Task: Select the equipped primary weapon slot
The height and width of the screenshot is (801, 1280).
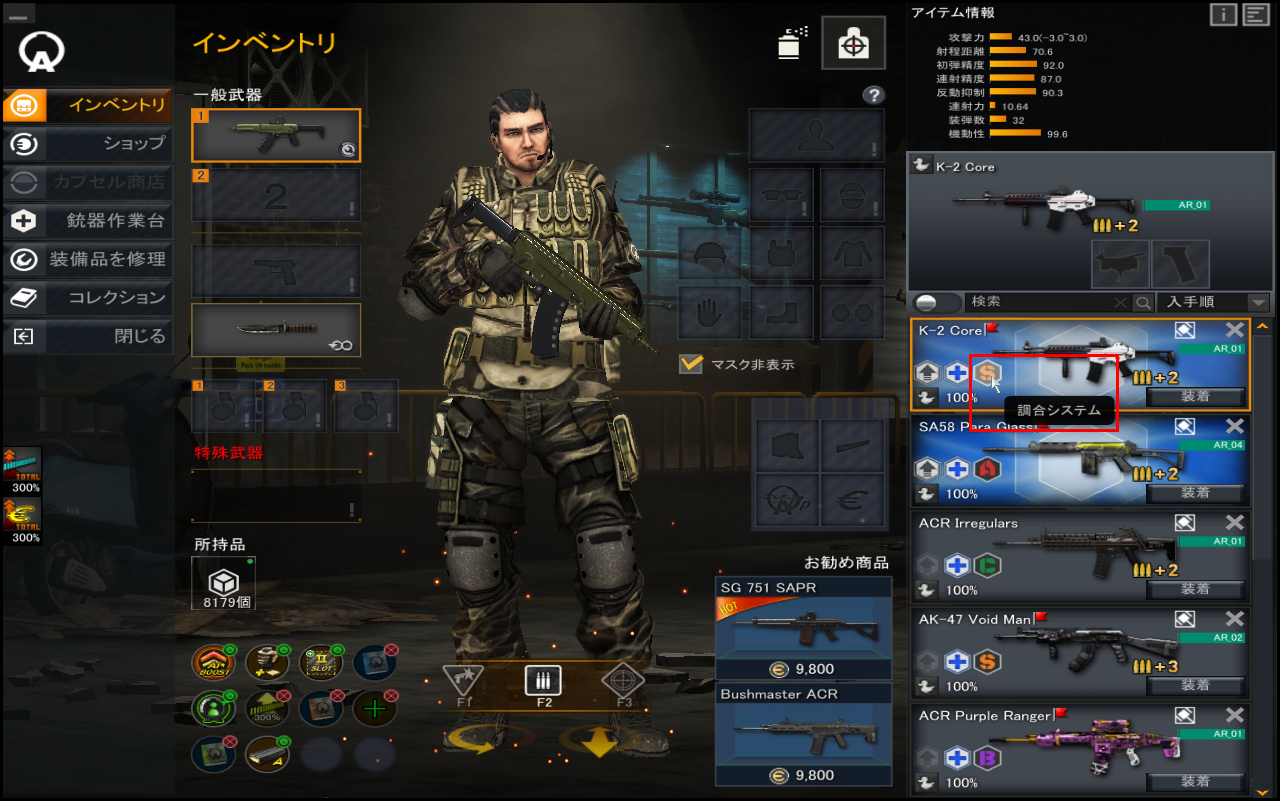Action: (x=276, y=136)
